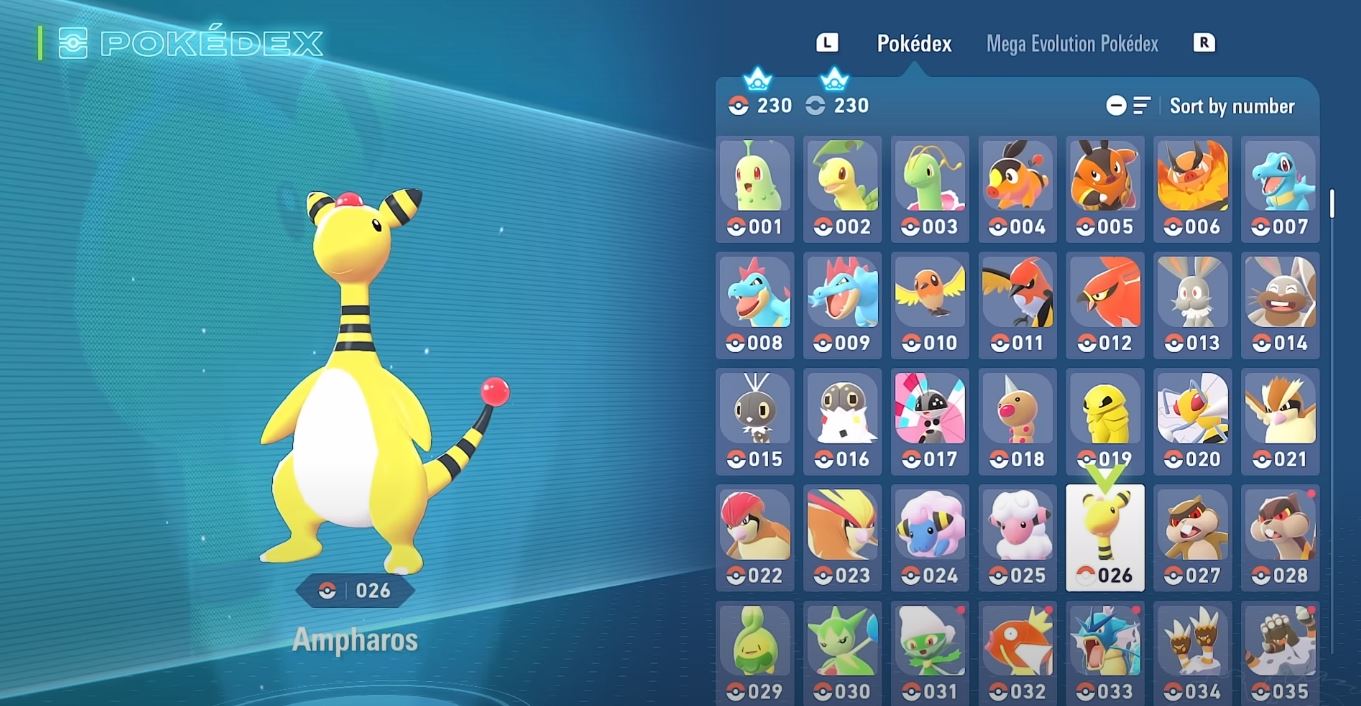1361x706 pixels.
Task: Open Gyarados entry 033
Action: pos(1105,653)
